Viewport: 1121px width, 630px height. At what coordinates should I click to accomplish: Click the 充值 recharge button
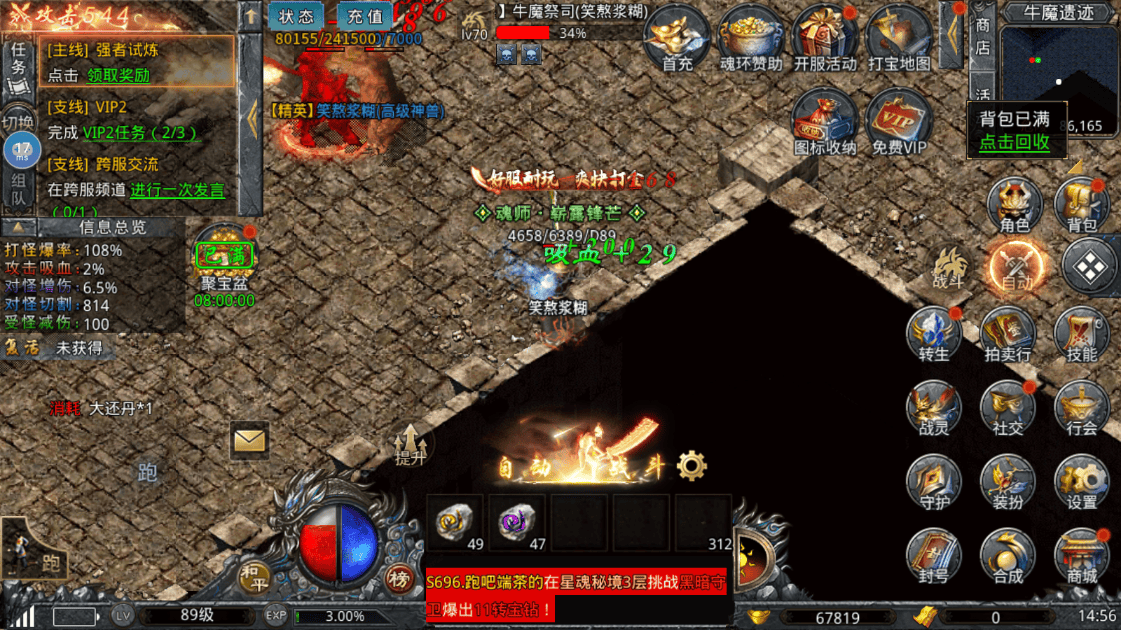click(365, 16)
